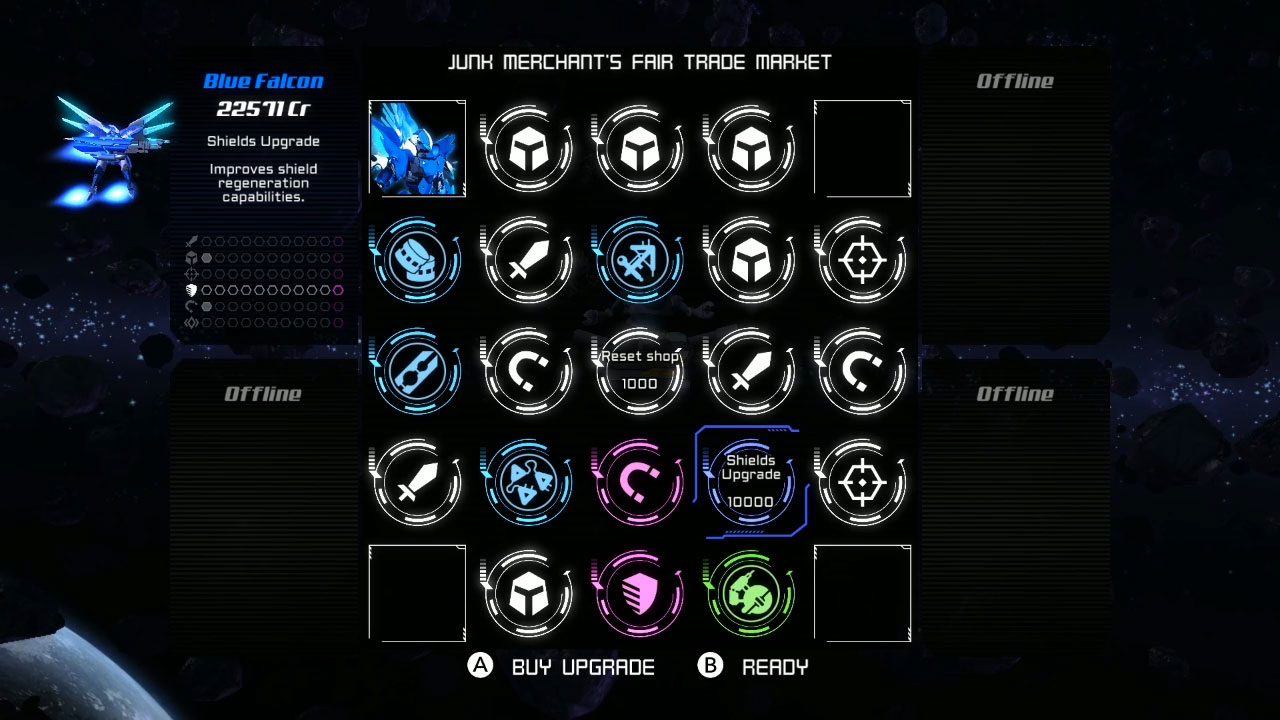This screenshot has width=1280, height=720.
Task: Select the blue triple-missile upgrade icon
Action: pos(528,482)
